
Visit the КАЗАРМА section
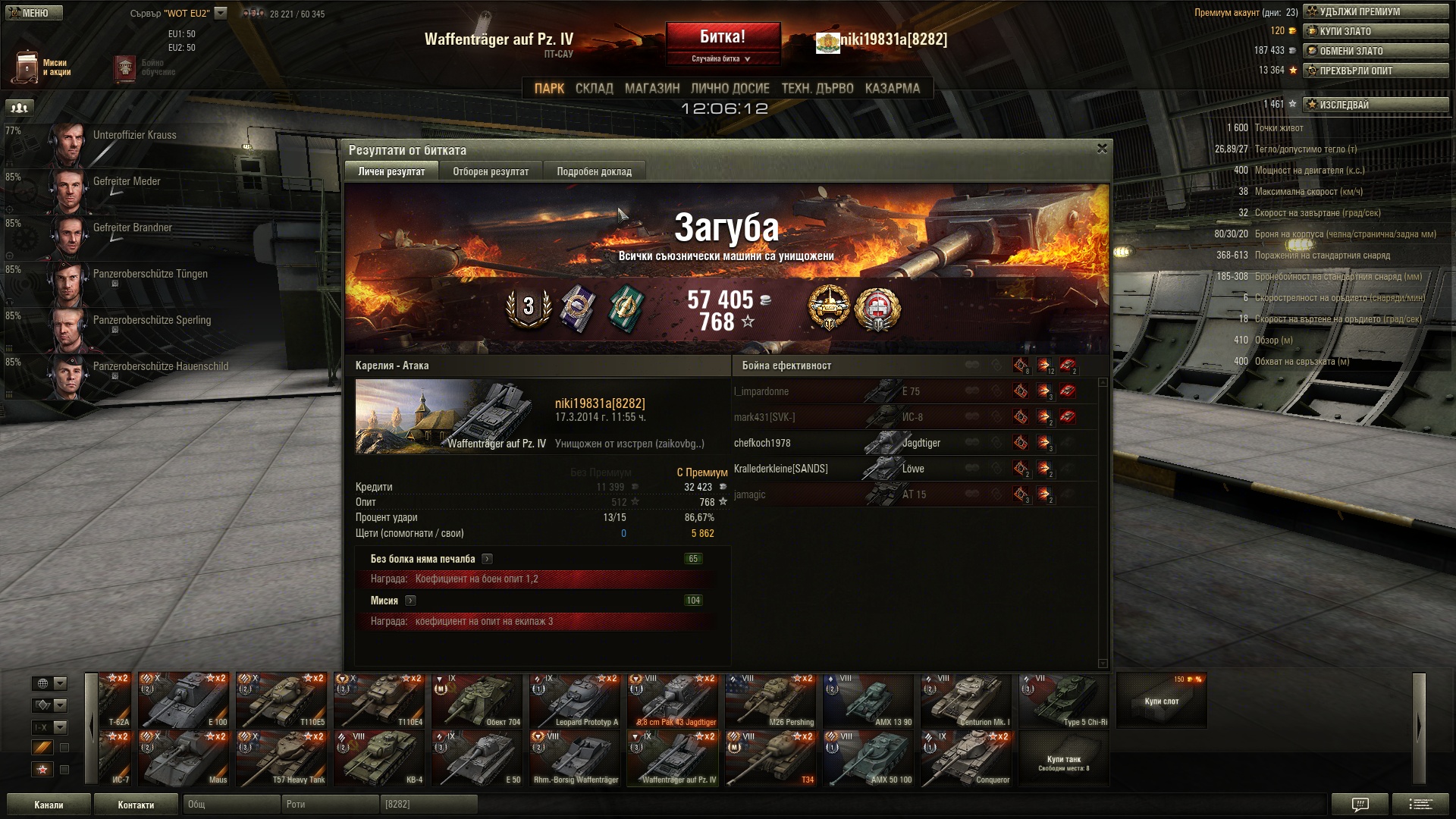(892, 89)
